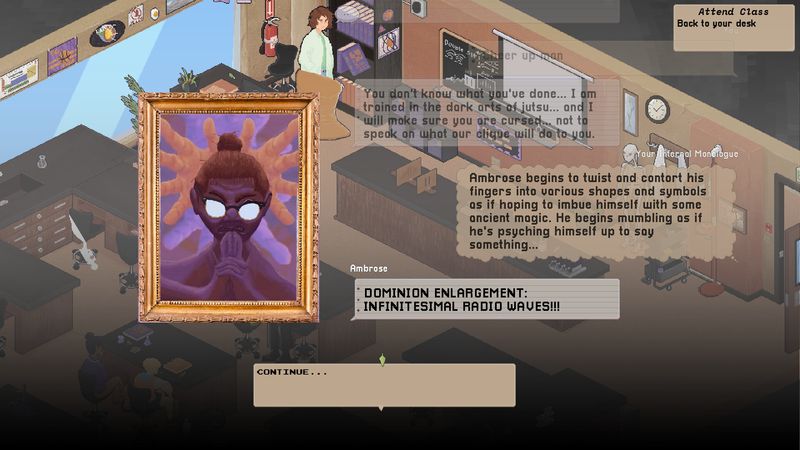Choose the CONTINUE... dialogue option
This screenshot has width=800, height=450.
coord(383,384)
